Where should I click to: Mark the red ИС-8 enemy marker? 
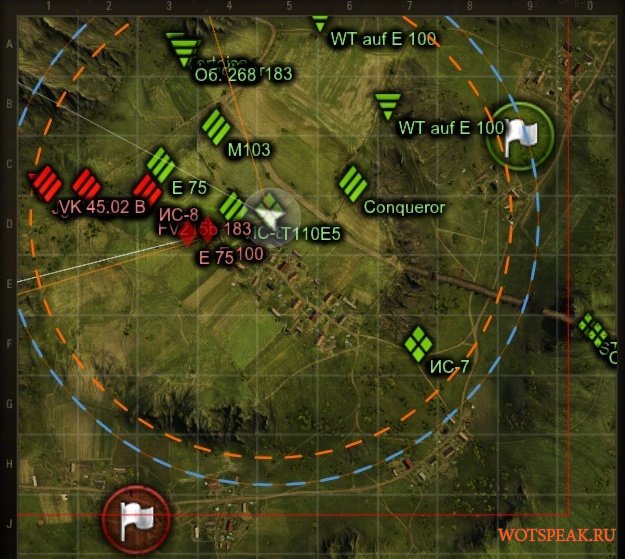coord(147,189)
